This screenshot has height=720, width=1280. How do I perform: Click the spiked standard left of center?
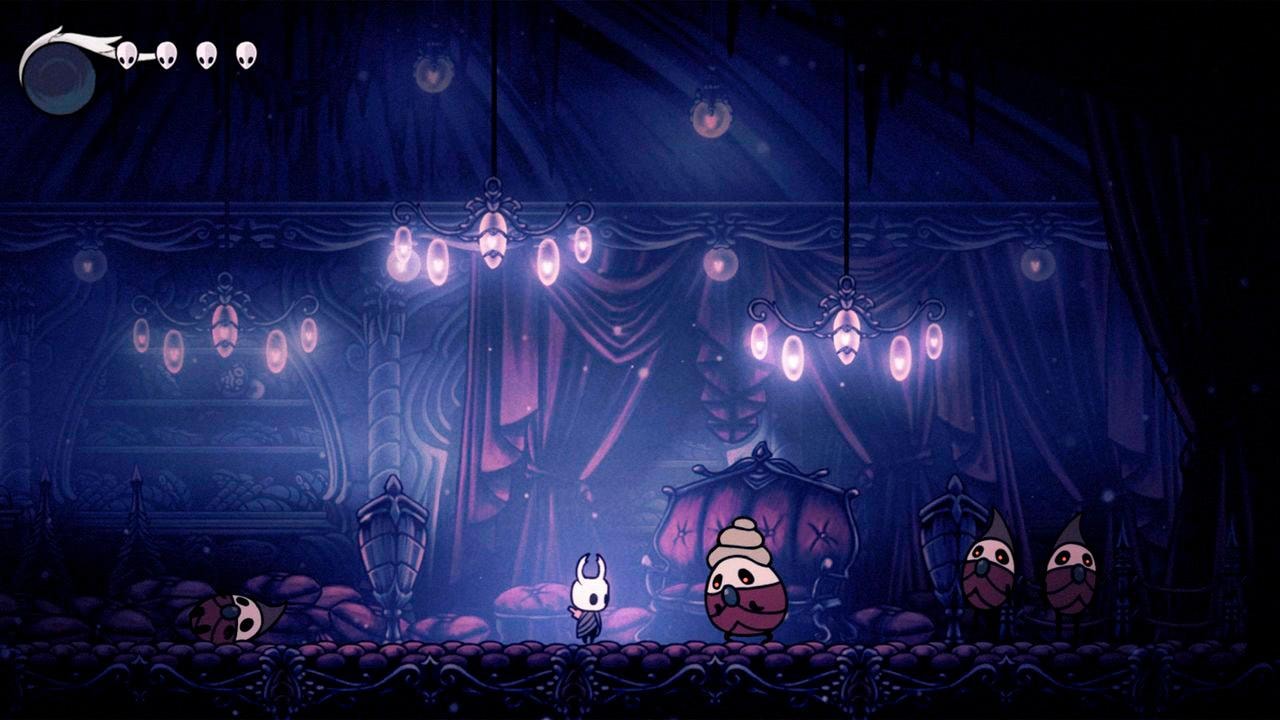click(x=390, y=540)
